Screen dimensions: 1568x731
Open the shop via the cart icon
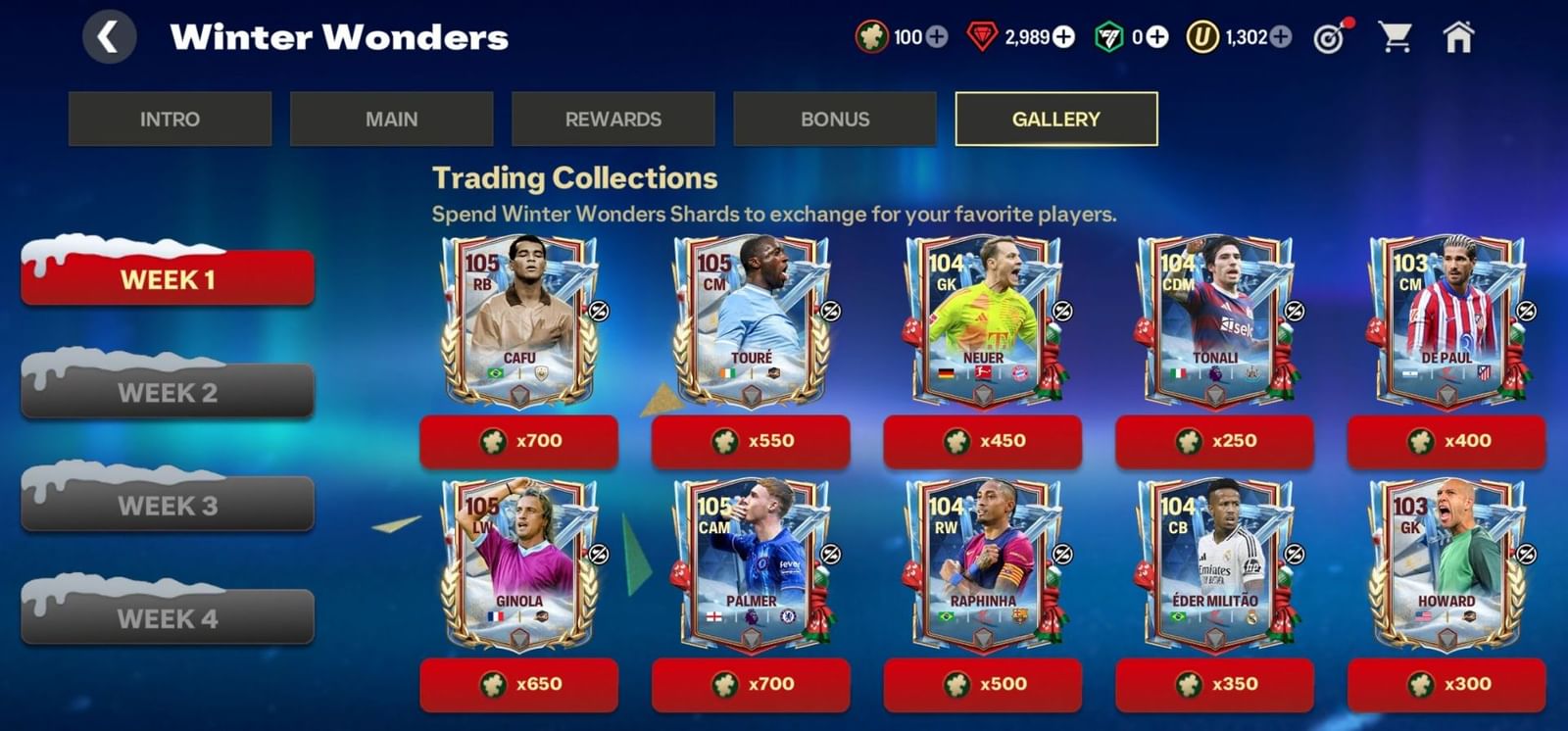(1396, 35)
